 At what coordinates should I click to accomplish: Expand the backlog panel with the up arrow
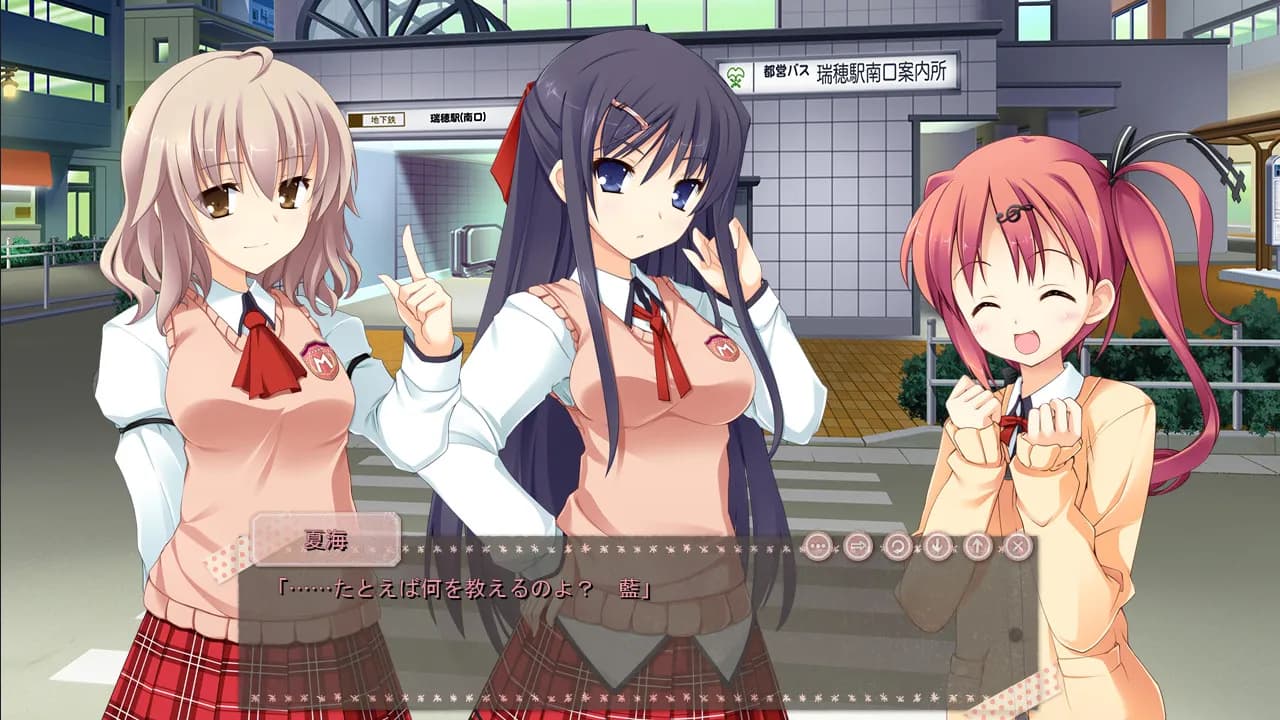click(975, 545)
